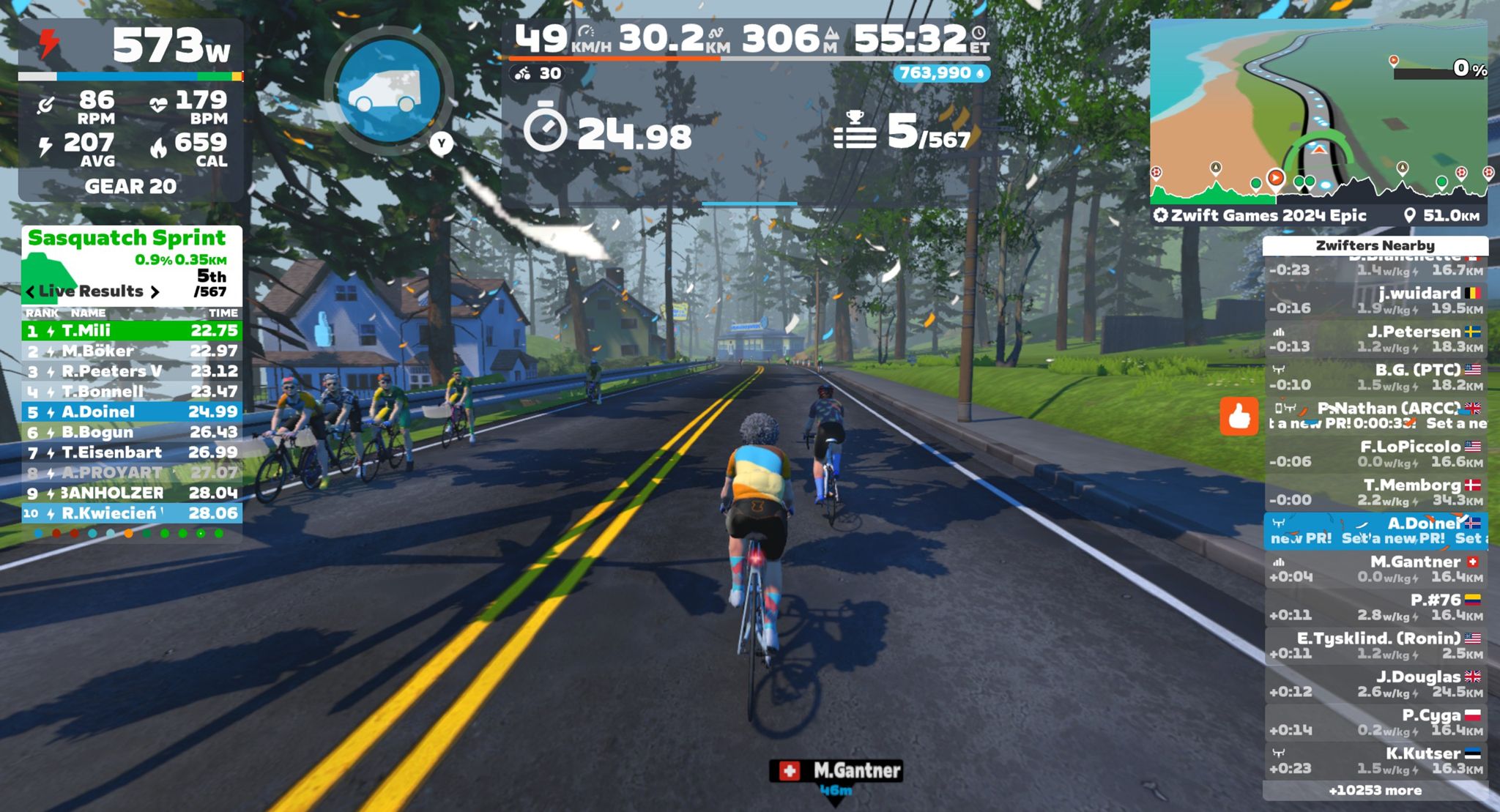This screenshot has height=812, width=1500.
Task: Activate the van draft power-up
Action: (x=389, y=91)
